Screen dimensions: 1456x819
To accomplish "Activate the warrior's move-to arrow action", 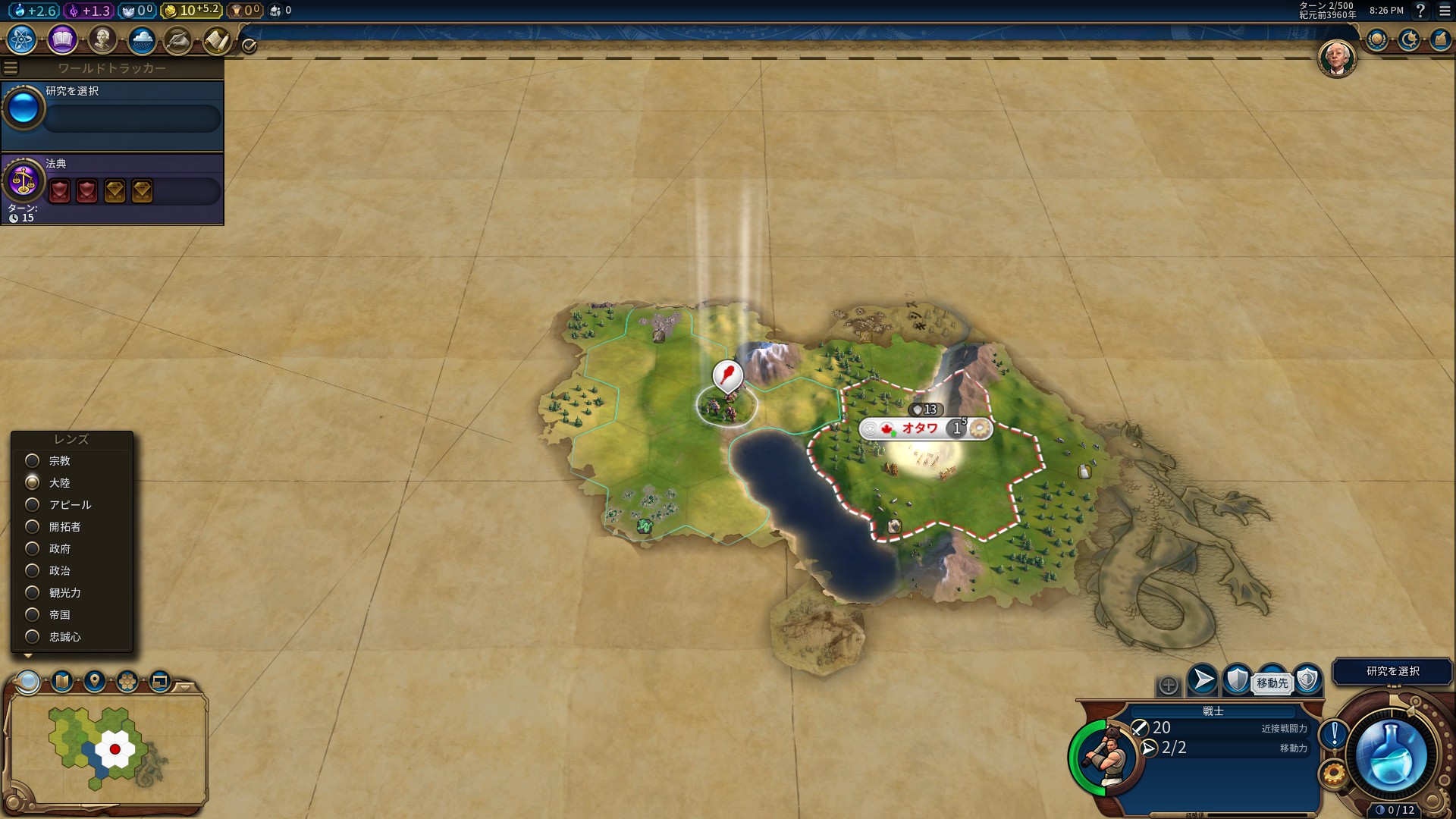I will click(1202, 680).
